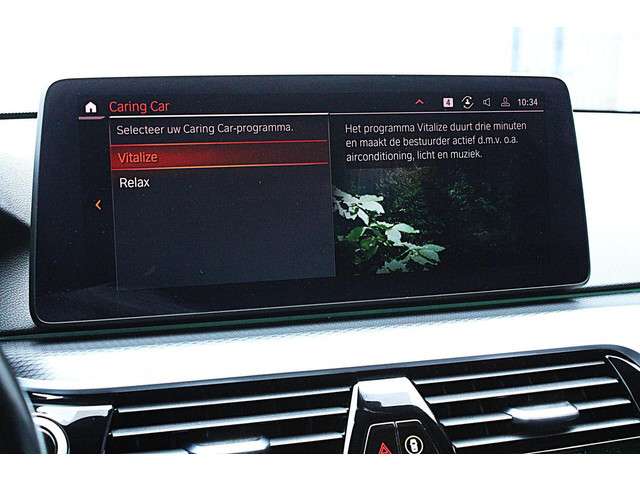Go to the home screen icon
This screenshot has height=480, width=640.
91,106
